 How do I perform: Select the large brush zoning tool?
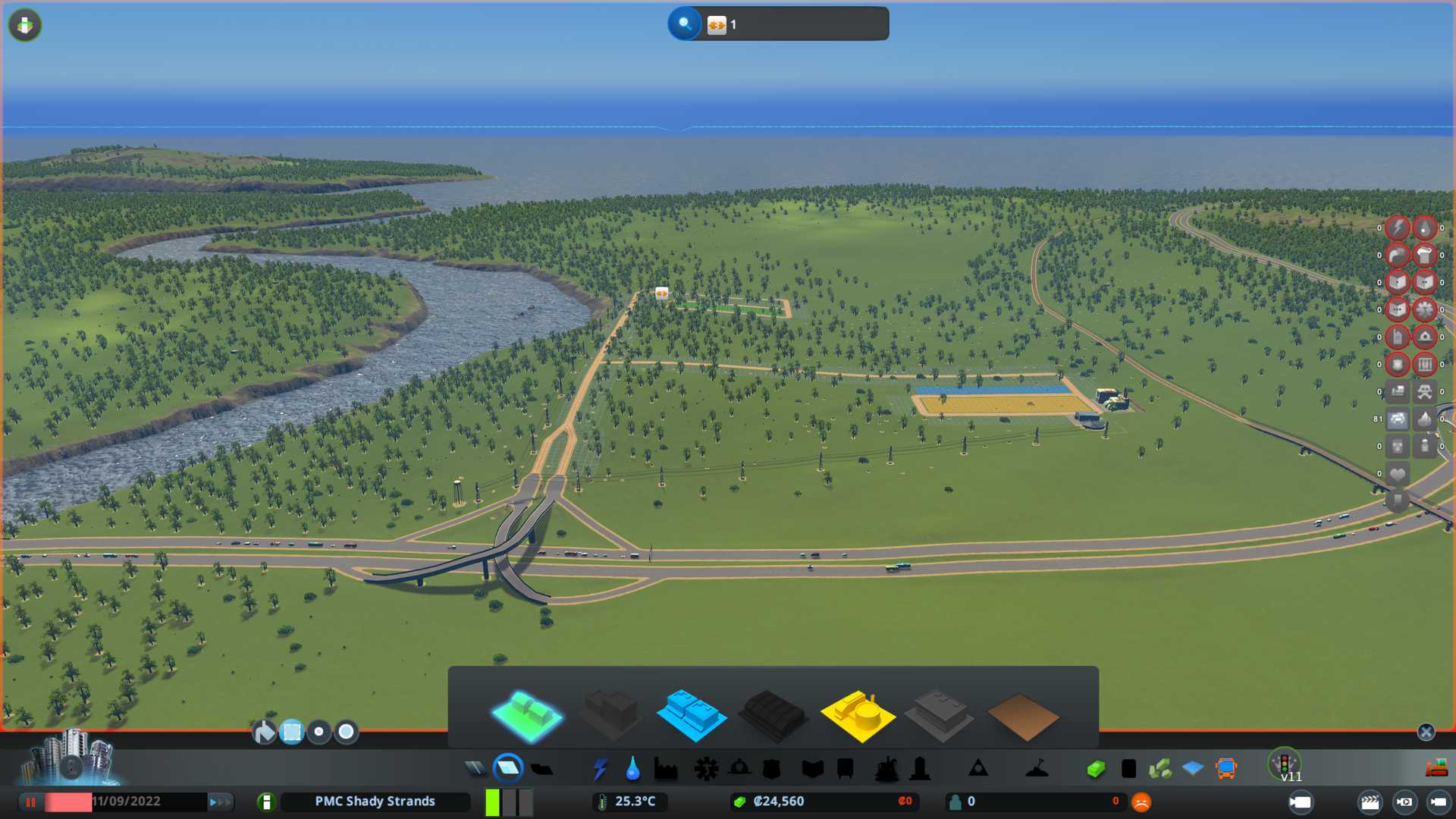pyautogui.click(x=347, y=732)
